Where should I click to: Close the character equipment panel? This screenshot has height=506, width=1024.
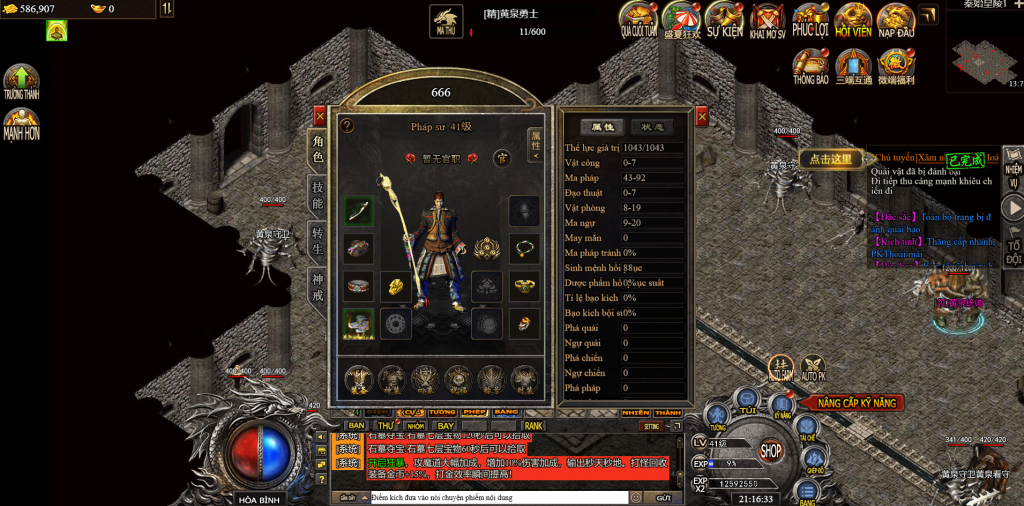[x=320, y=116]
